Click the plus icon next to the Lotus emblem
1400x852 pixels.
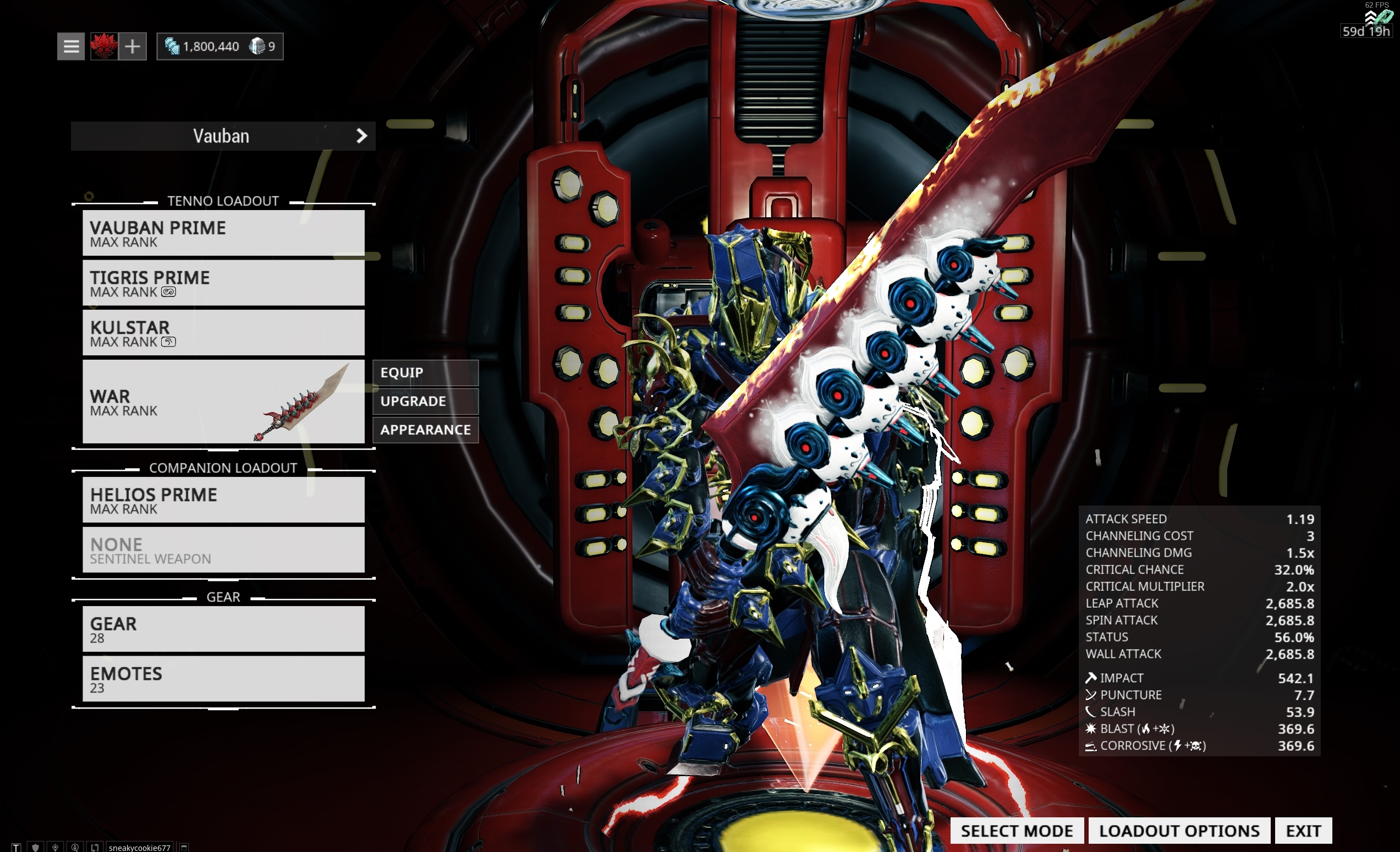(x=133, y=46)
